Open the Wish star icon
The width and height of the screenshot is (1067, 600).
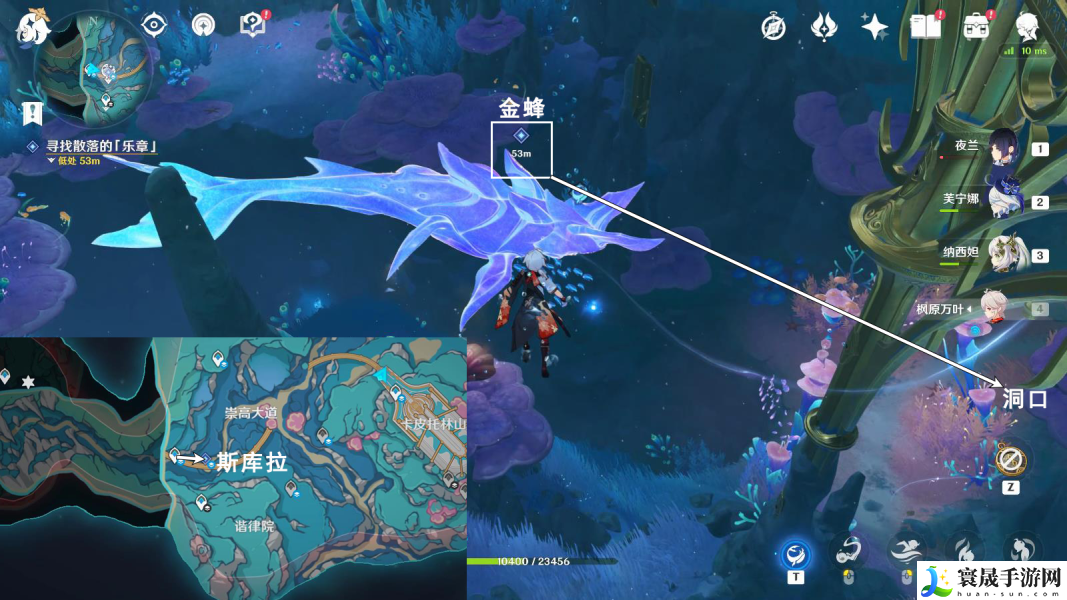pos(875,27)
